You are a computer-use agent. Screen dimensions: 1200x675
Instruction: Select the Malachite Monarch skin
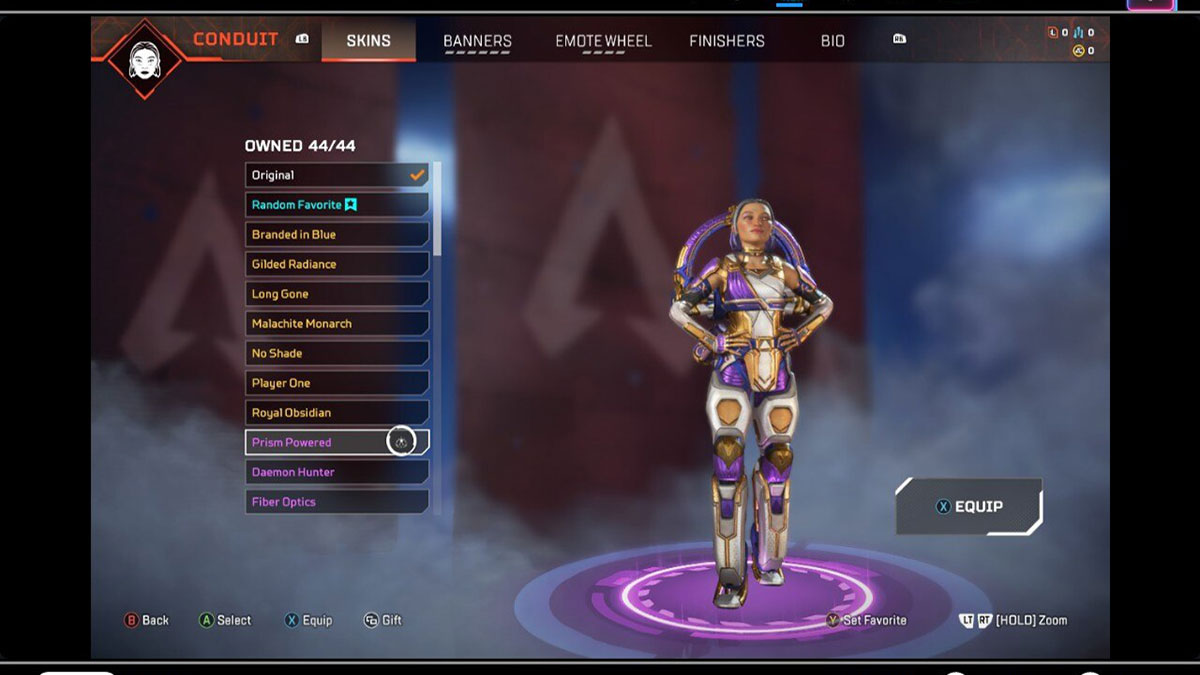337,323
